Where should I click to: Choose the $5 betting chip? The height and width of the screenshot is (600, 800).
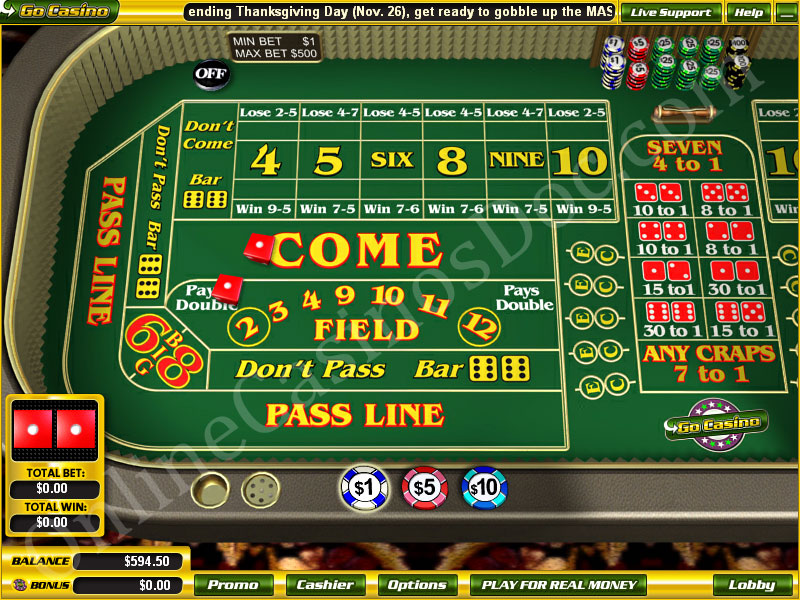(x=423, y=487)
